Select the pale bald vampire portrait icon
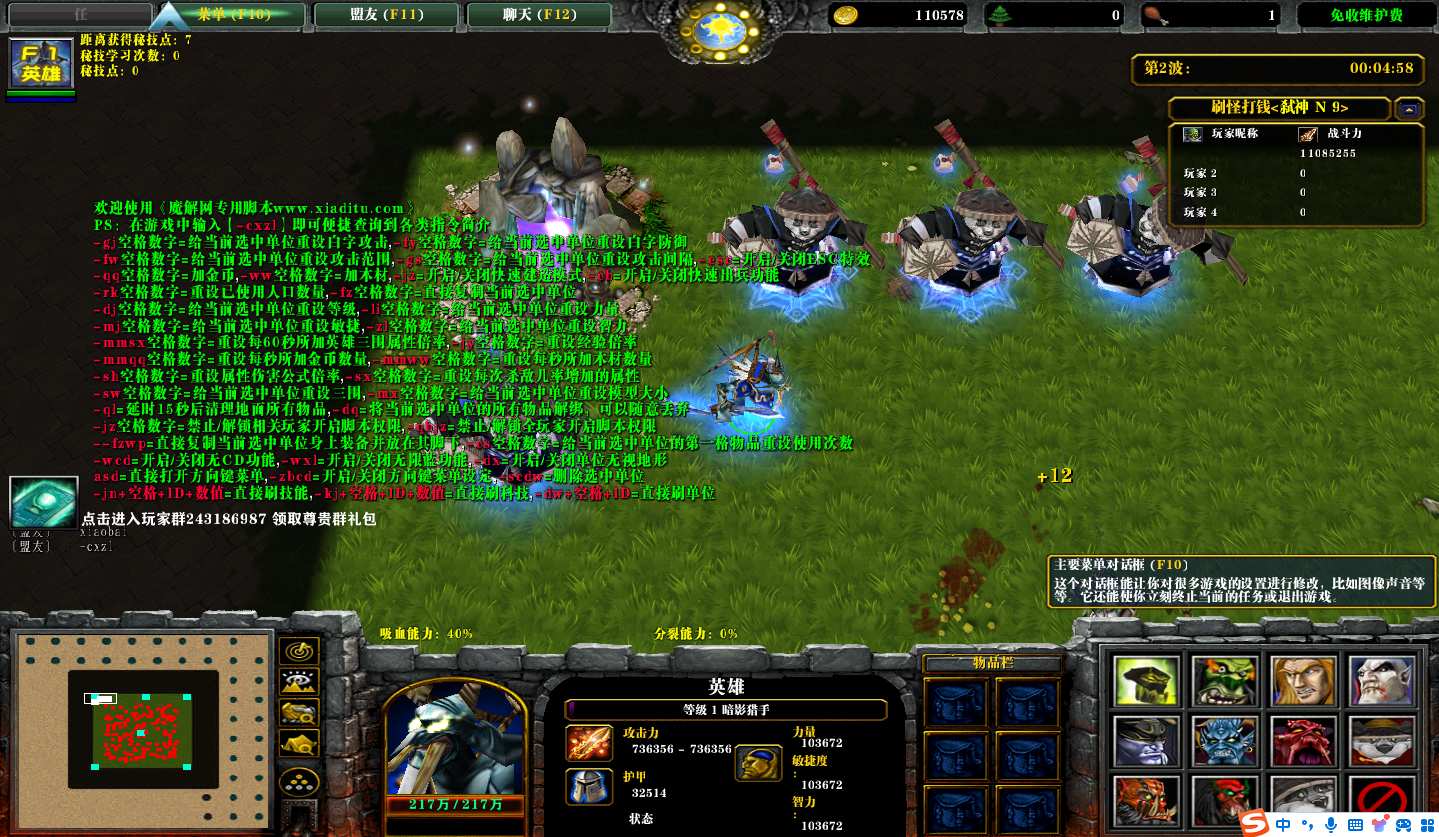This screenshot has width=1439, height=837. tap(1383, 681)
